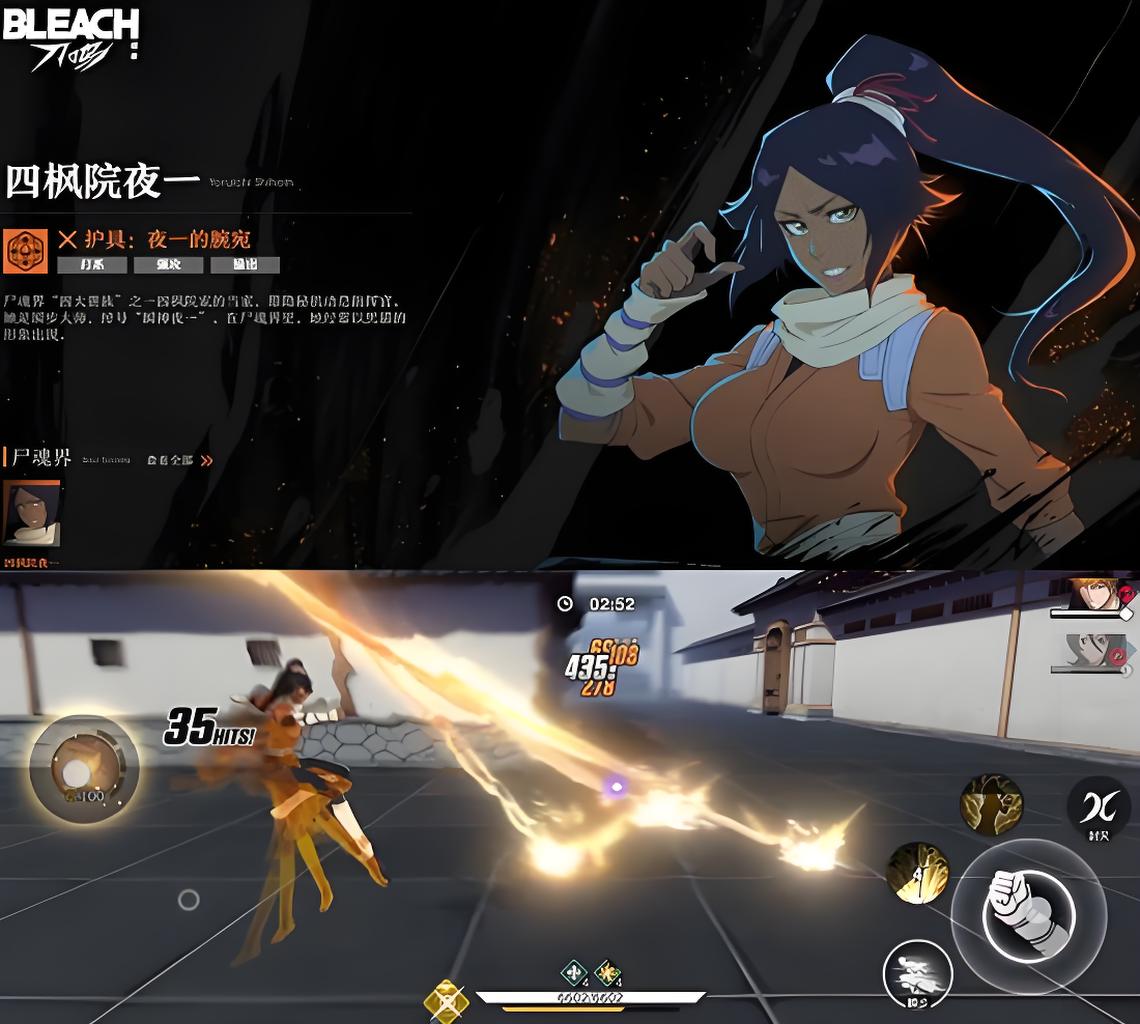Tap the round black crescent-symbol button
Screen dimensions: 1140x1024
point(1097,807)
